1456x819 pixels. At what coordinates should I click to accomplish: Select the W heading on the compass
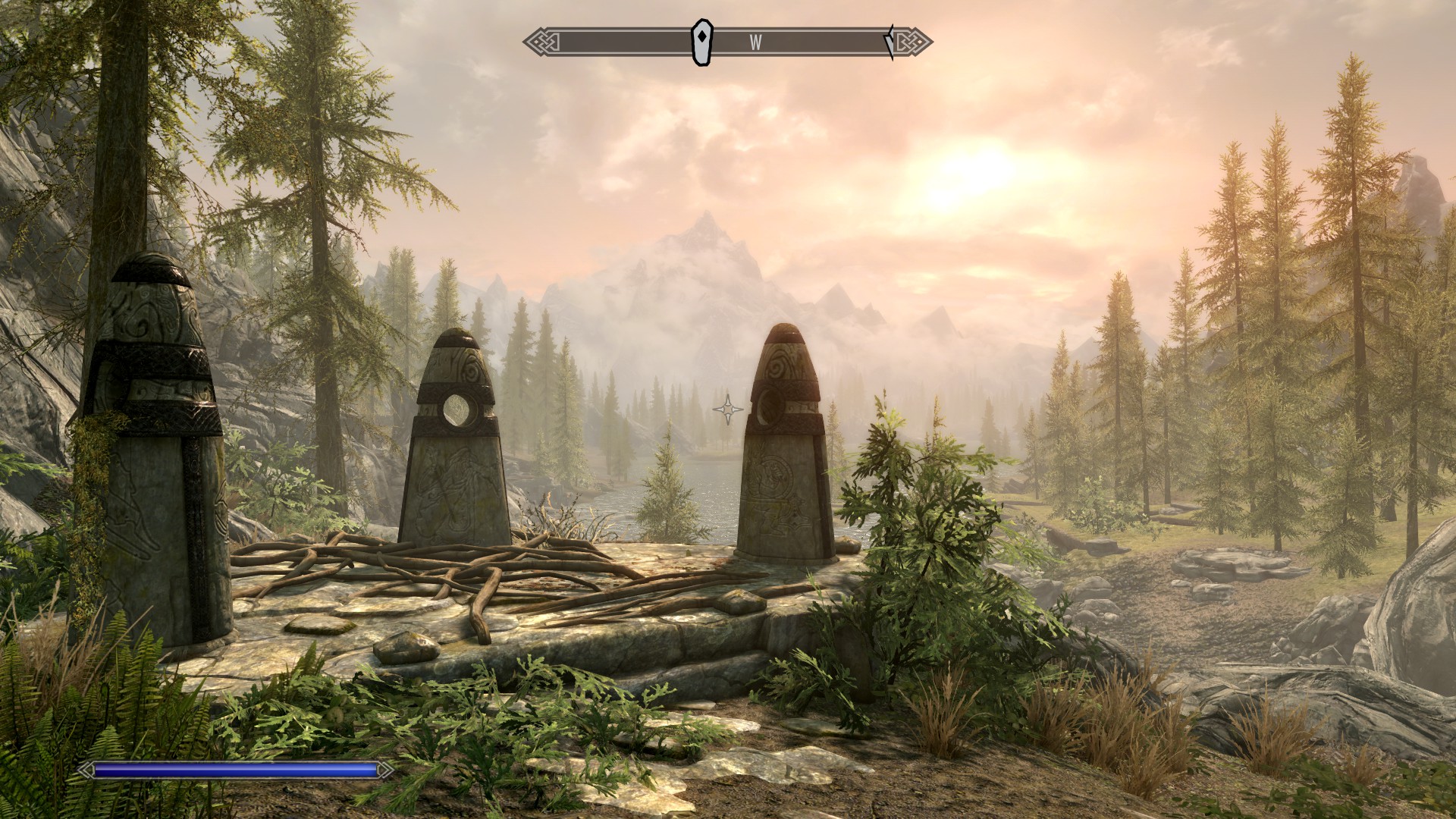coord(755,43)
